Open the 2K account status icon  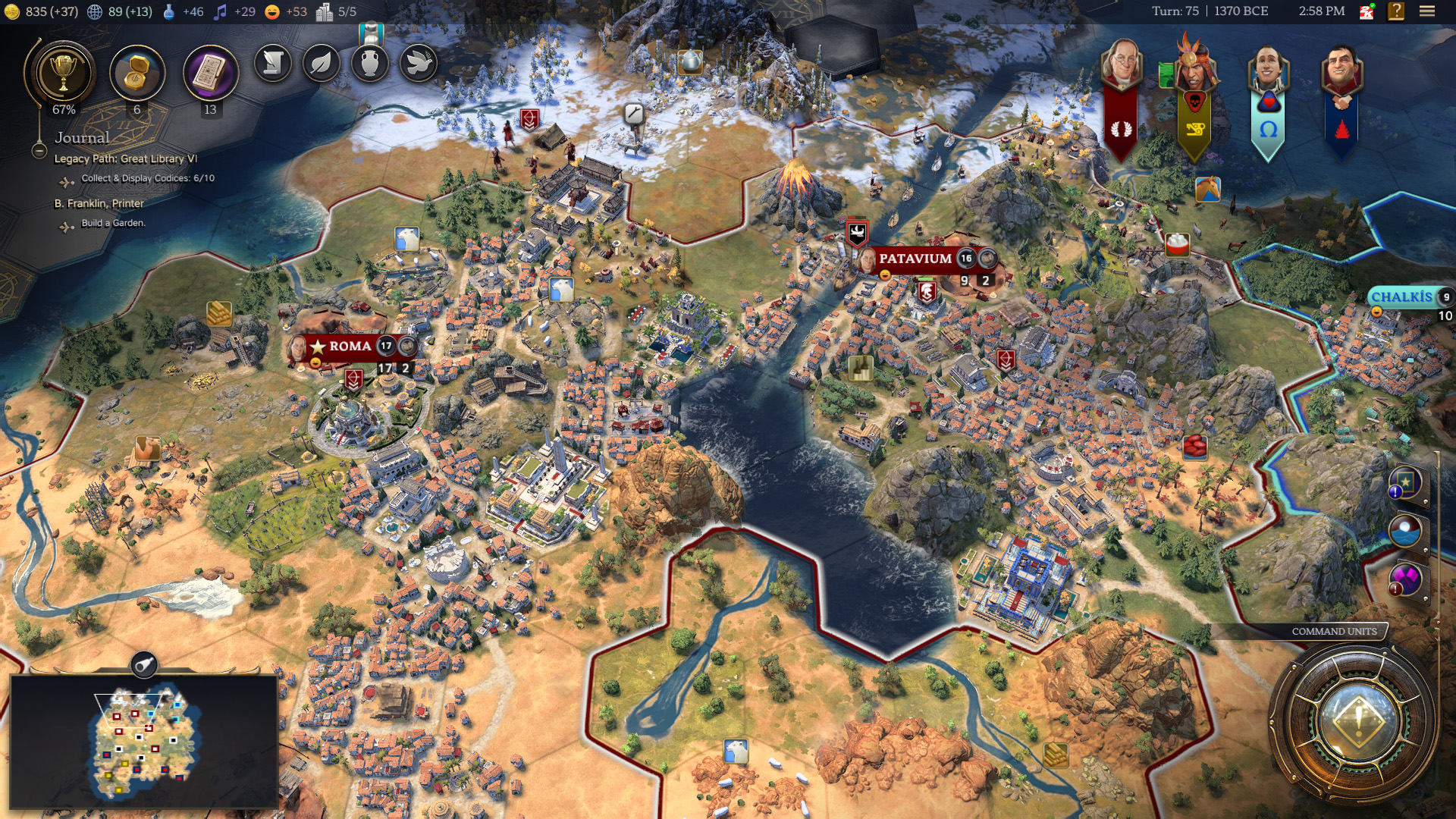click(x=1367, y=11)
